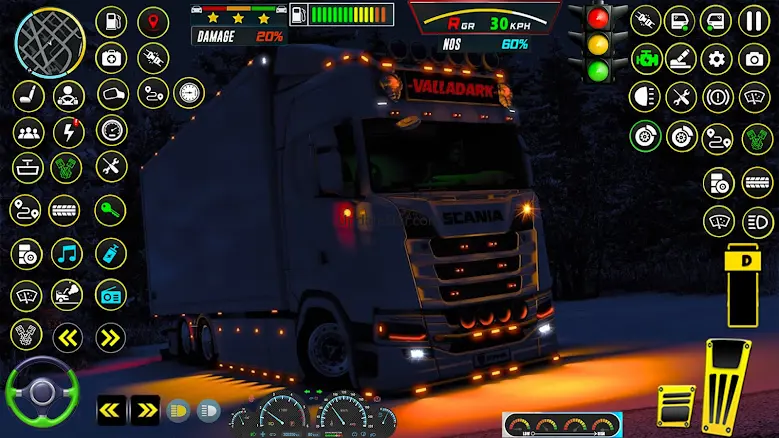
Task: Open settings with the gear icon
Action: 716,58
